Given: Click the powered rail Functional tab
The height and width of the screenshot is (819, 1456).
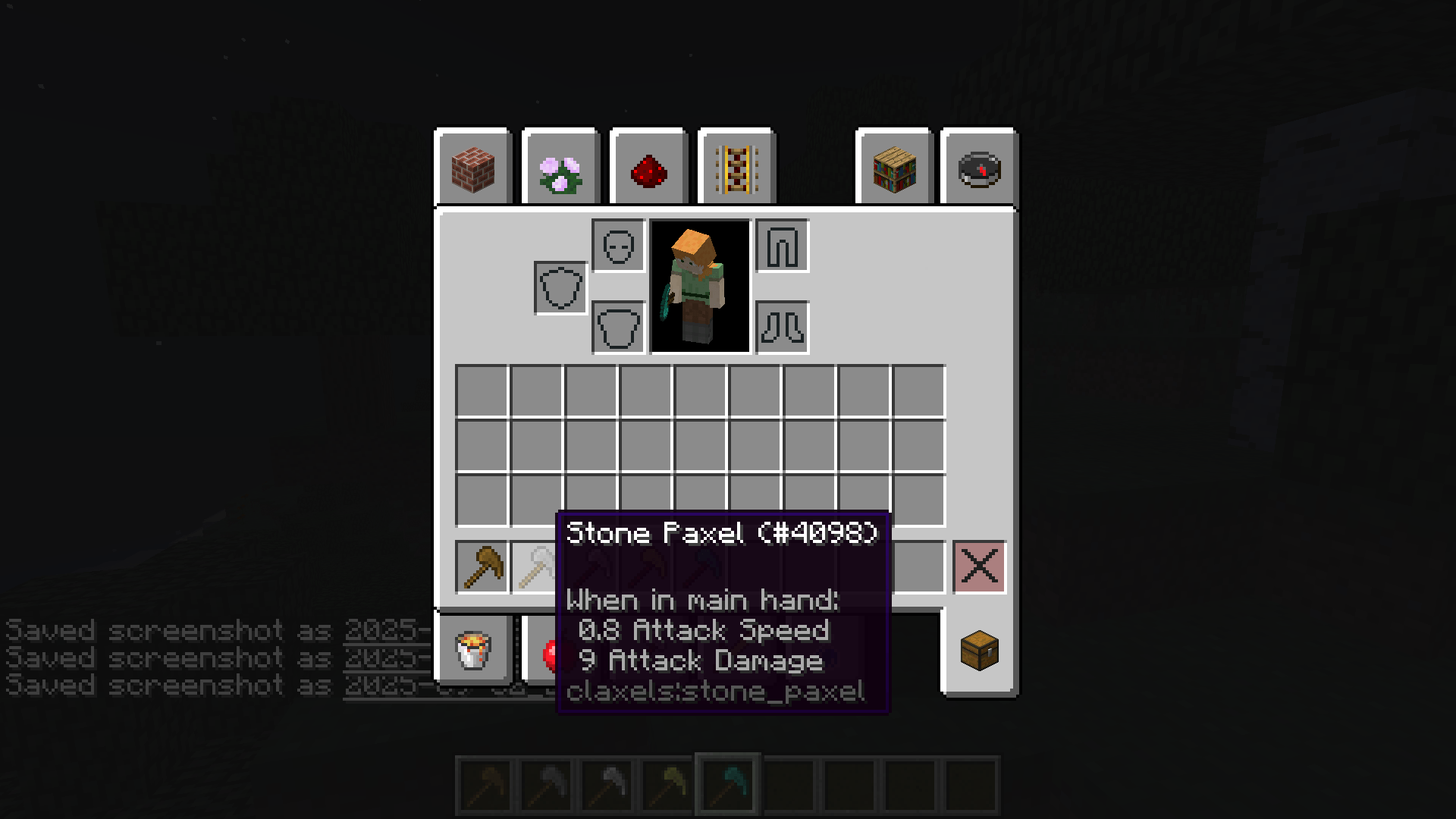Looking at the screenshot, I should pos(736,168).
